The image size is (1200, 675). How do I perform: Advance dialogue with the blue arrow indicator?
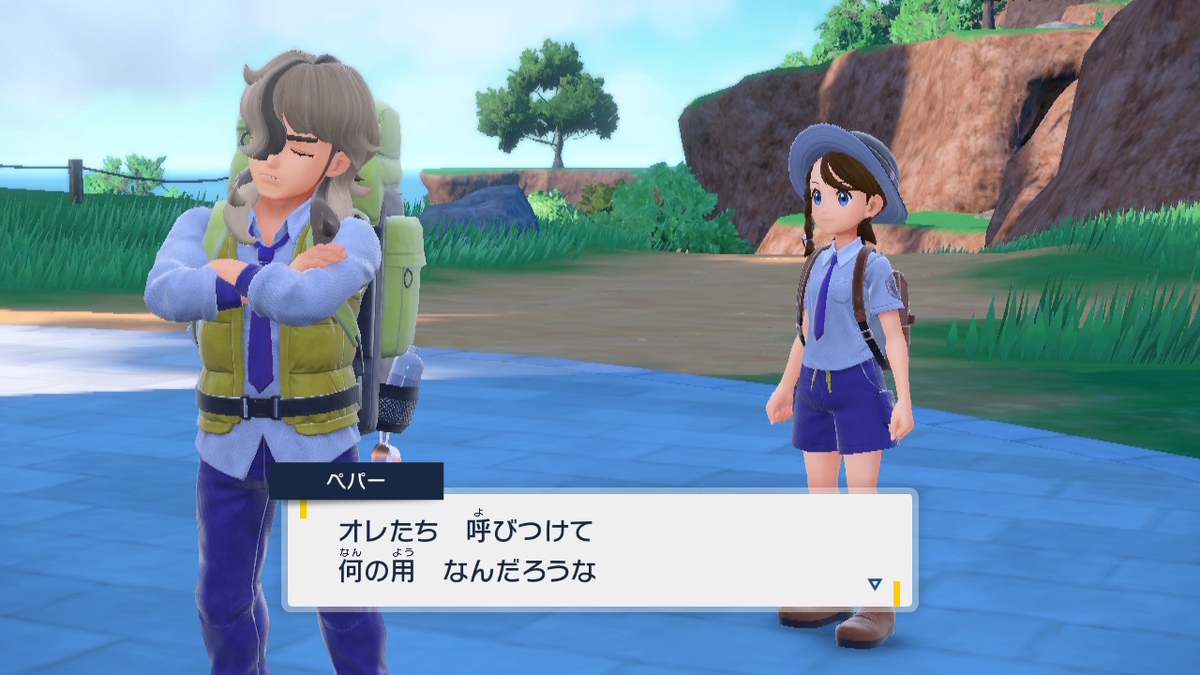(874, 584)
